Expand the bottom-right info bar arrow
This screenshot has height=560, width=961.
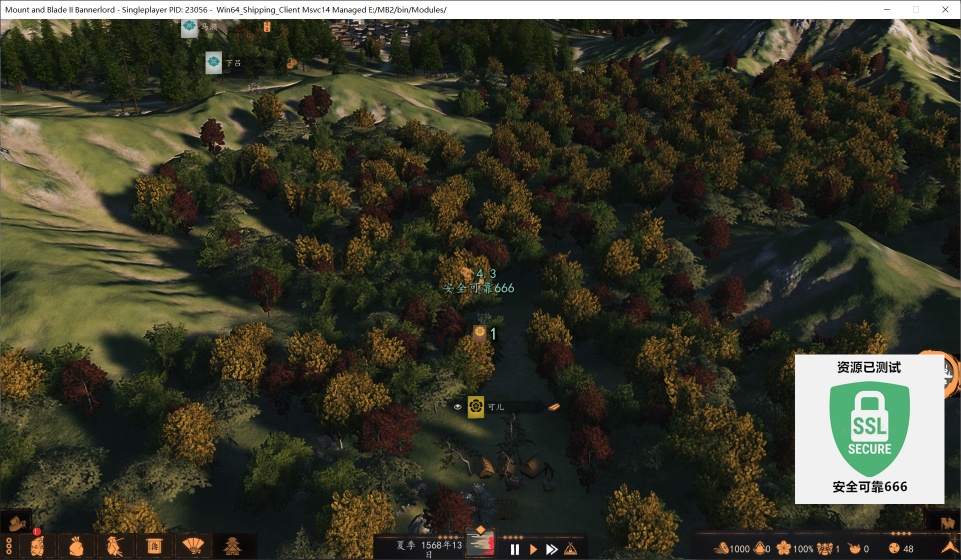(947, 547)
